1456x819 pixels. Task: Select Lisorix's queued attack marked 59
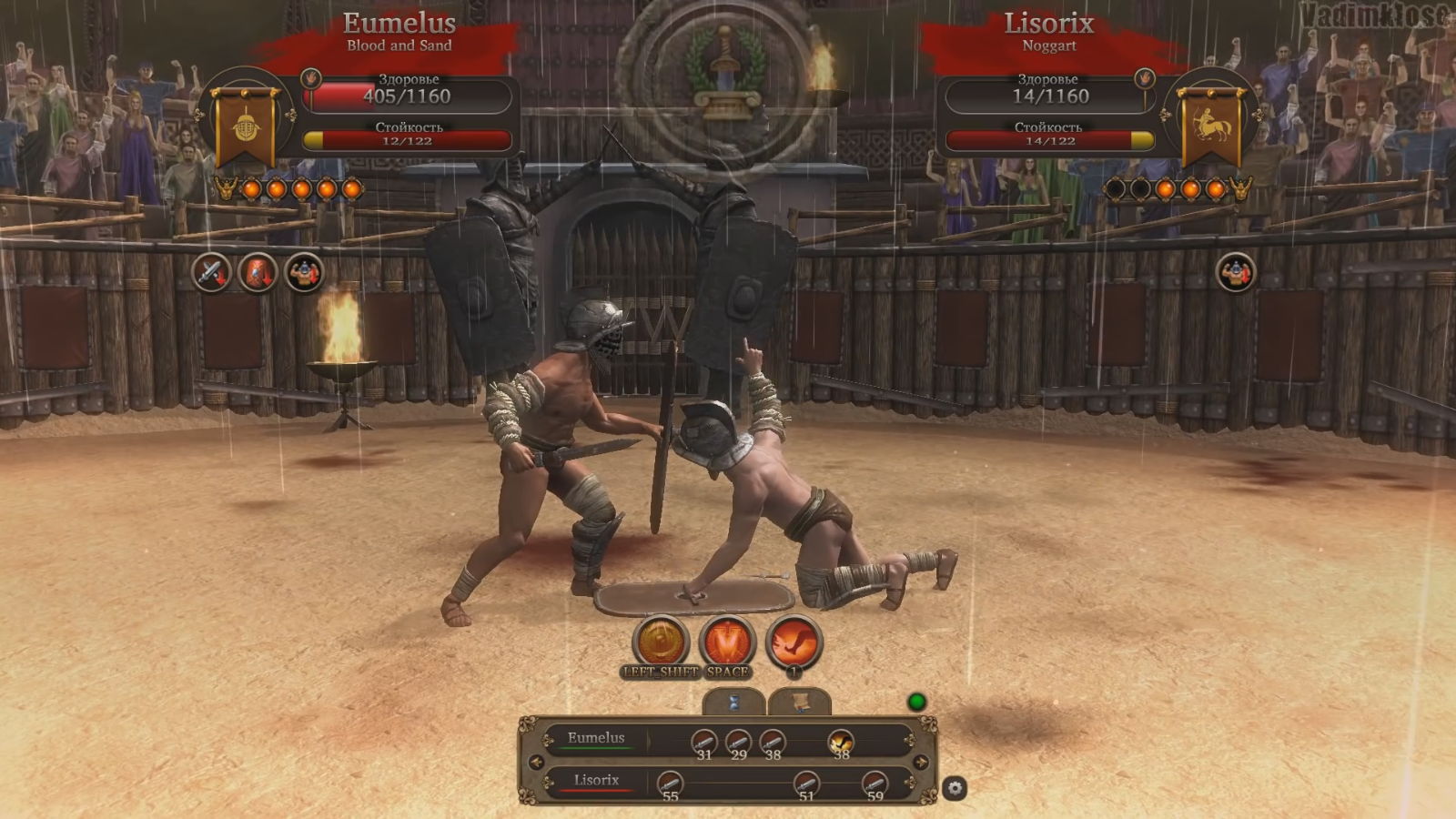coord(875,784)
